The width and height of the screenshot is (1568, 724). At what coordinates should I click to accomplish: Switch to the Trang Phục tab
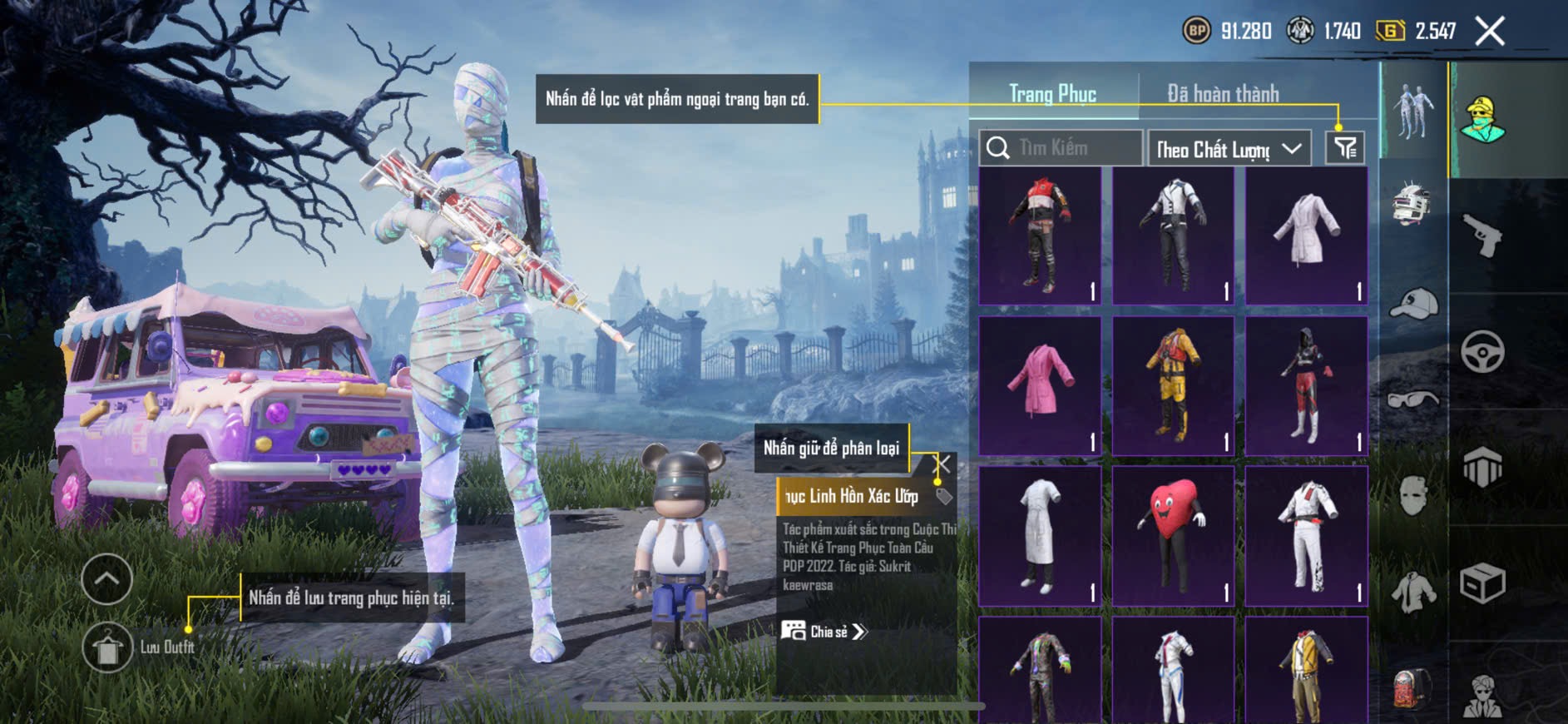1052,94
